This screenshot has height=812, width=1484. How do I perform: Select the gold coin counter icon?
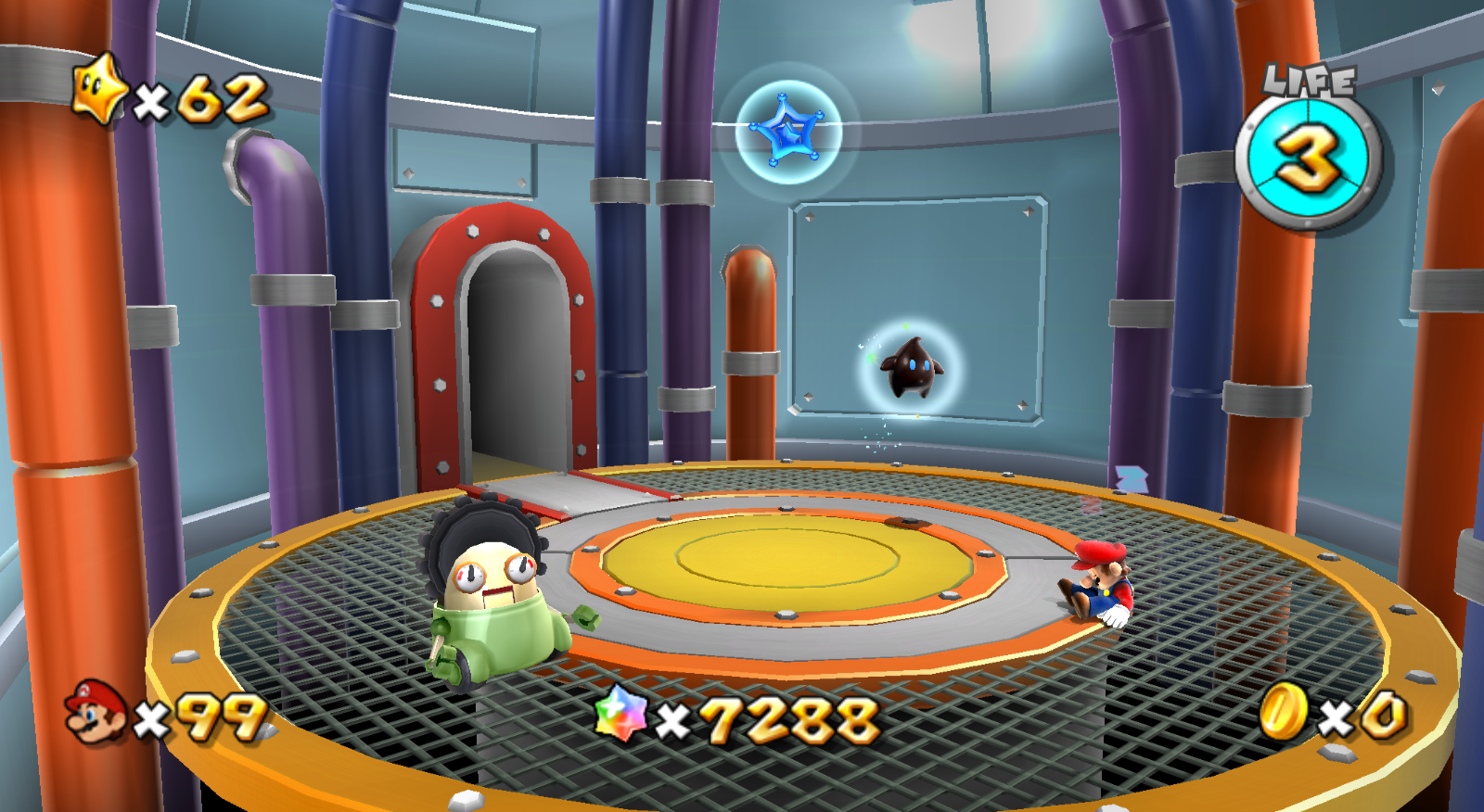click(1284, 712)
